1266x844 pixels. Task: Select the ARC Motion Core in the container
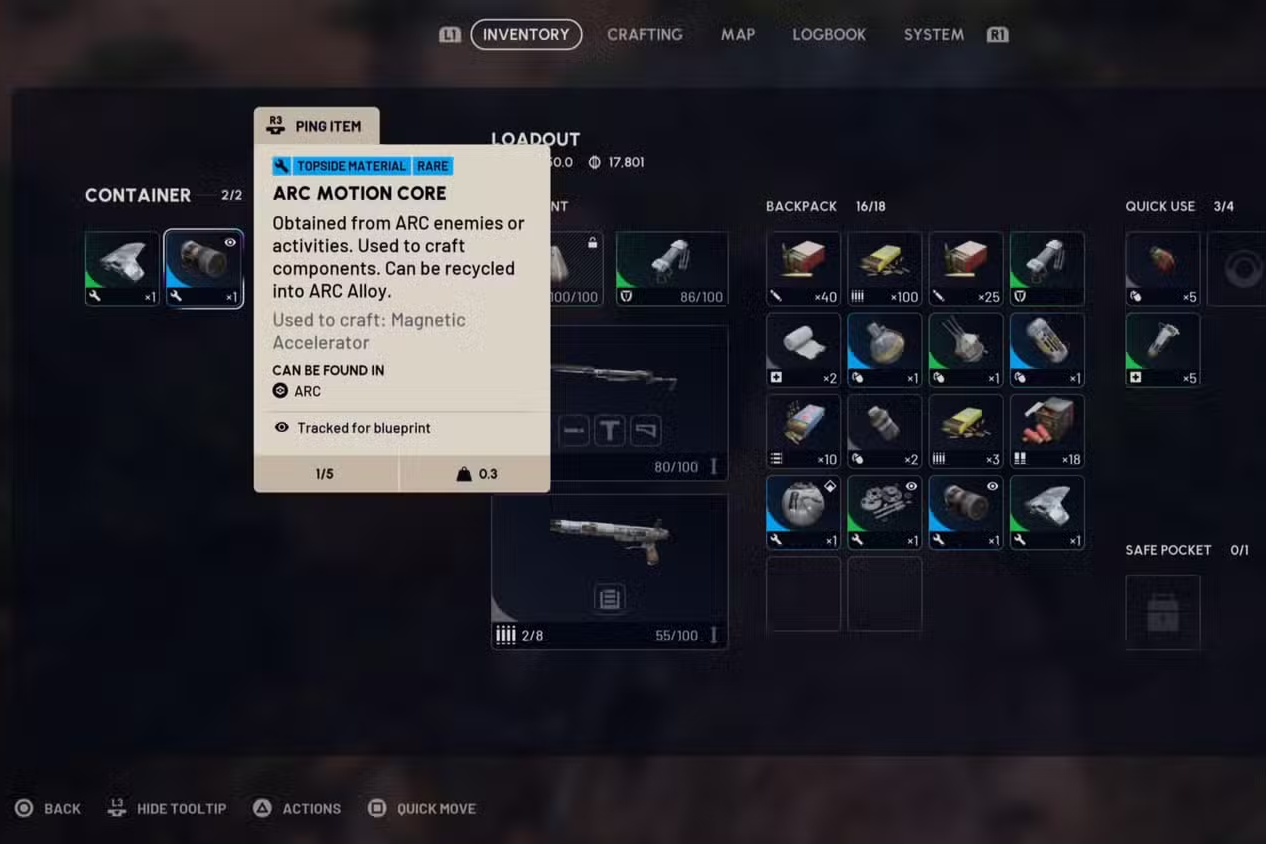[x=203, y=268]
